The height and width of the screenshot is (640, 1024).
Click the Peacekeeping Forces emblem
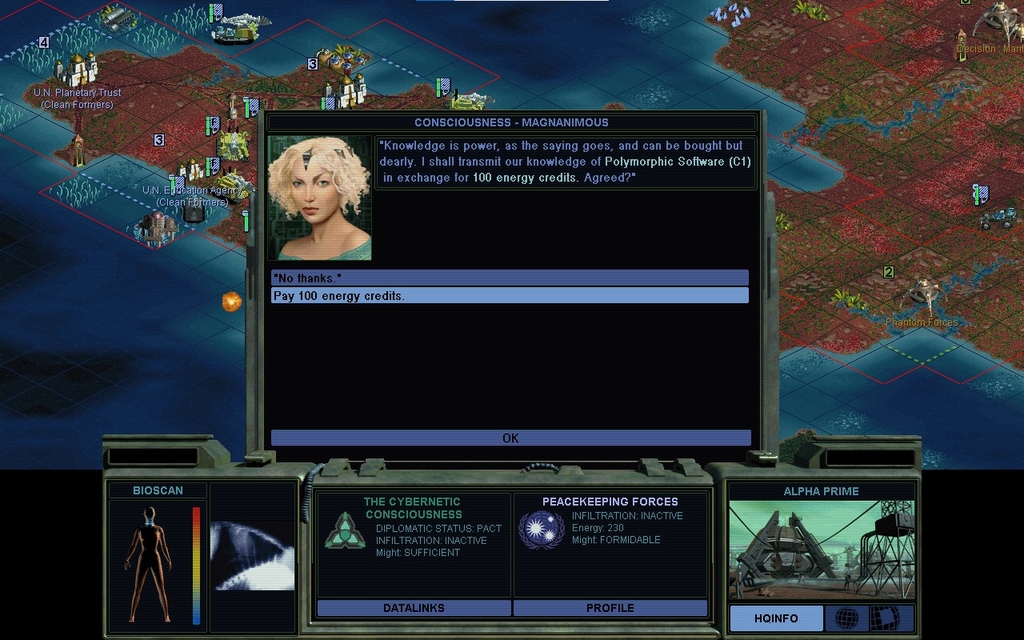click(x=541, y=530)
